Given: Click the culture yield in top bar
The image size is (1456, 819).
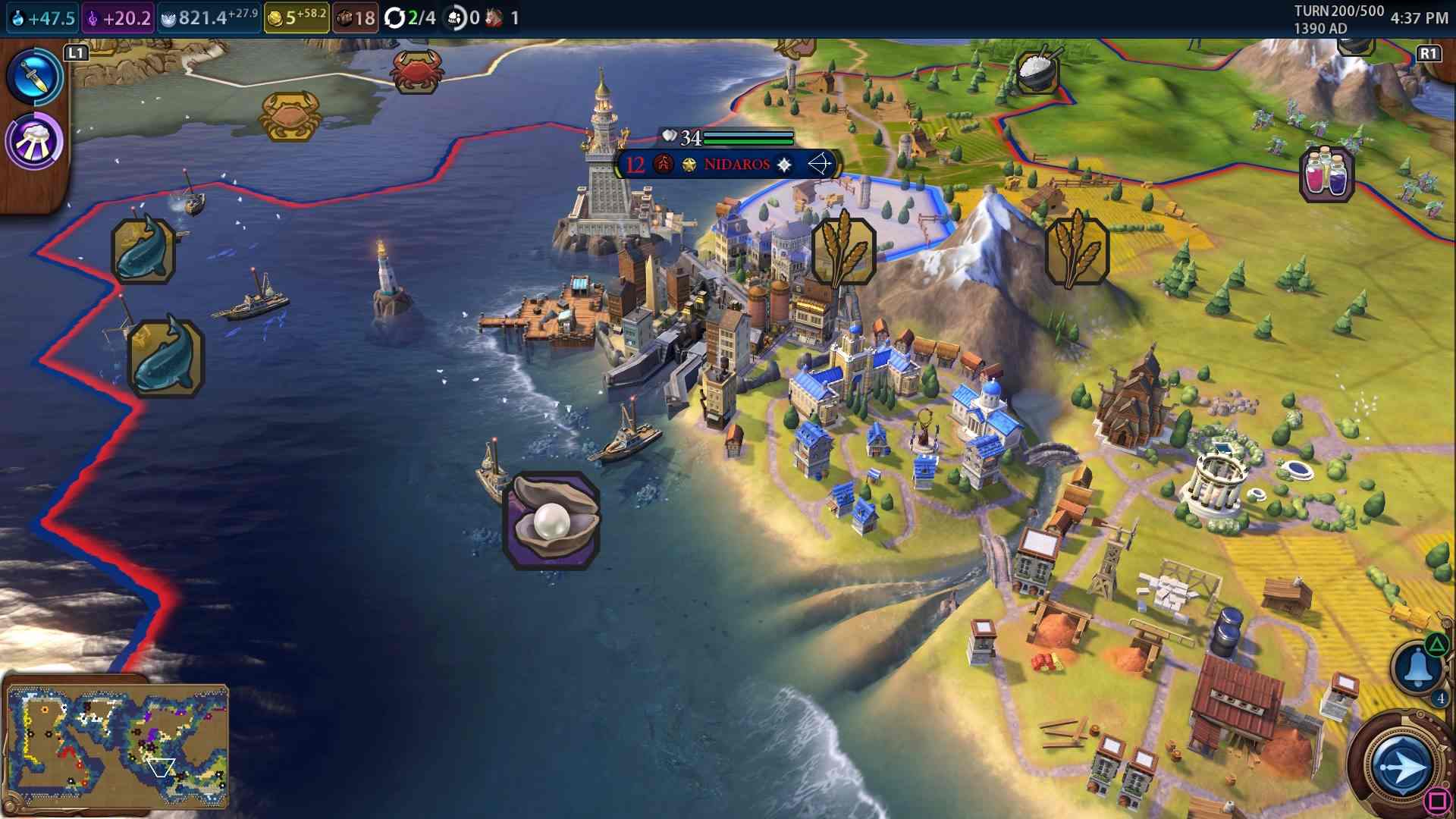Looking at the screenshot, I should (x=119, y=17).
